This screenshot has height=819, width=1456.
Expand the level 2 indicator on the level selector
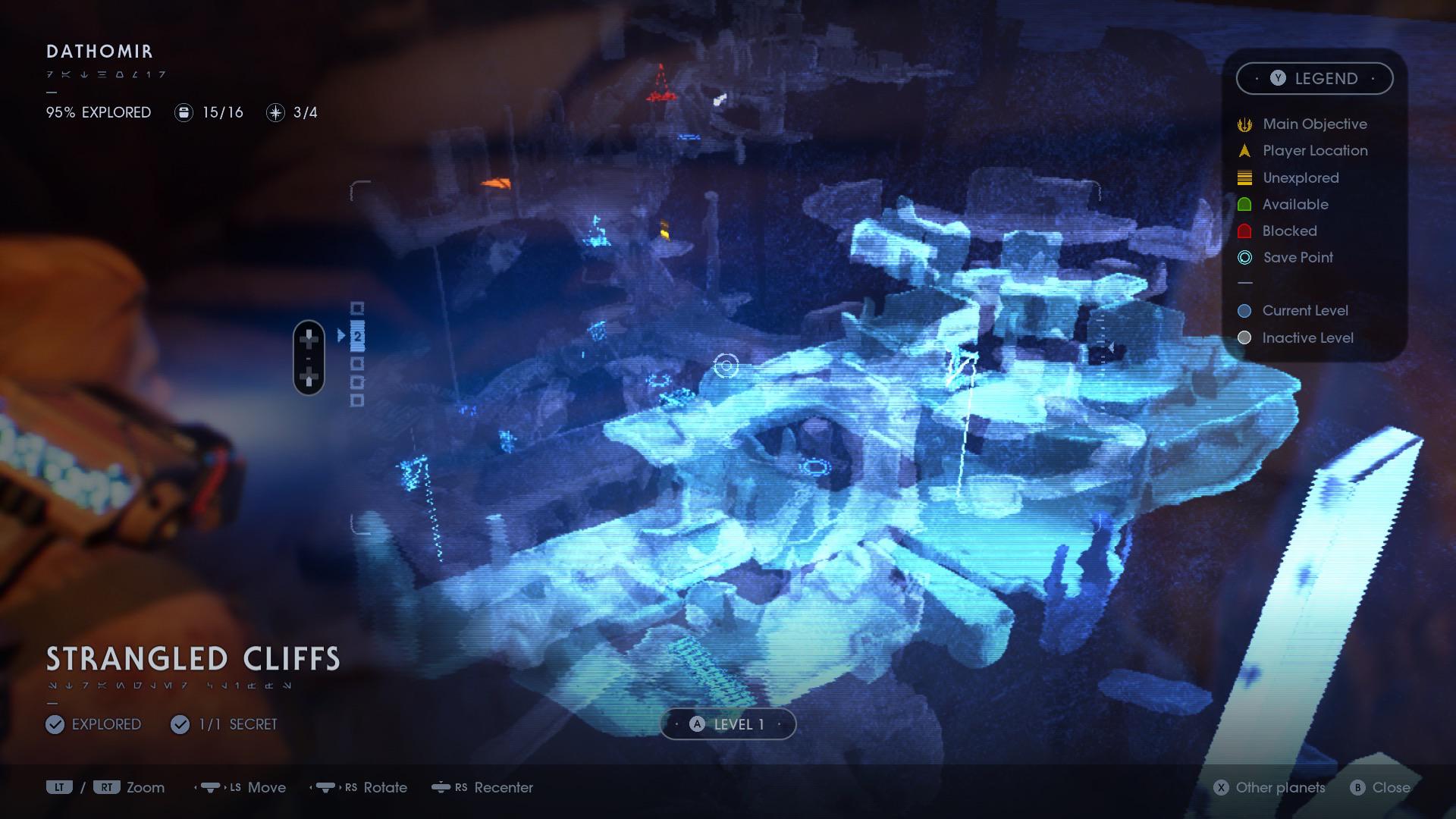coord(358,334)
